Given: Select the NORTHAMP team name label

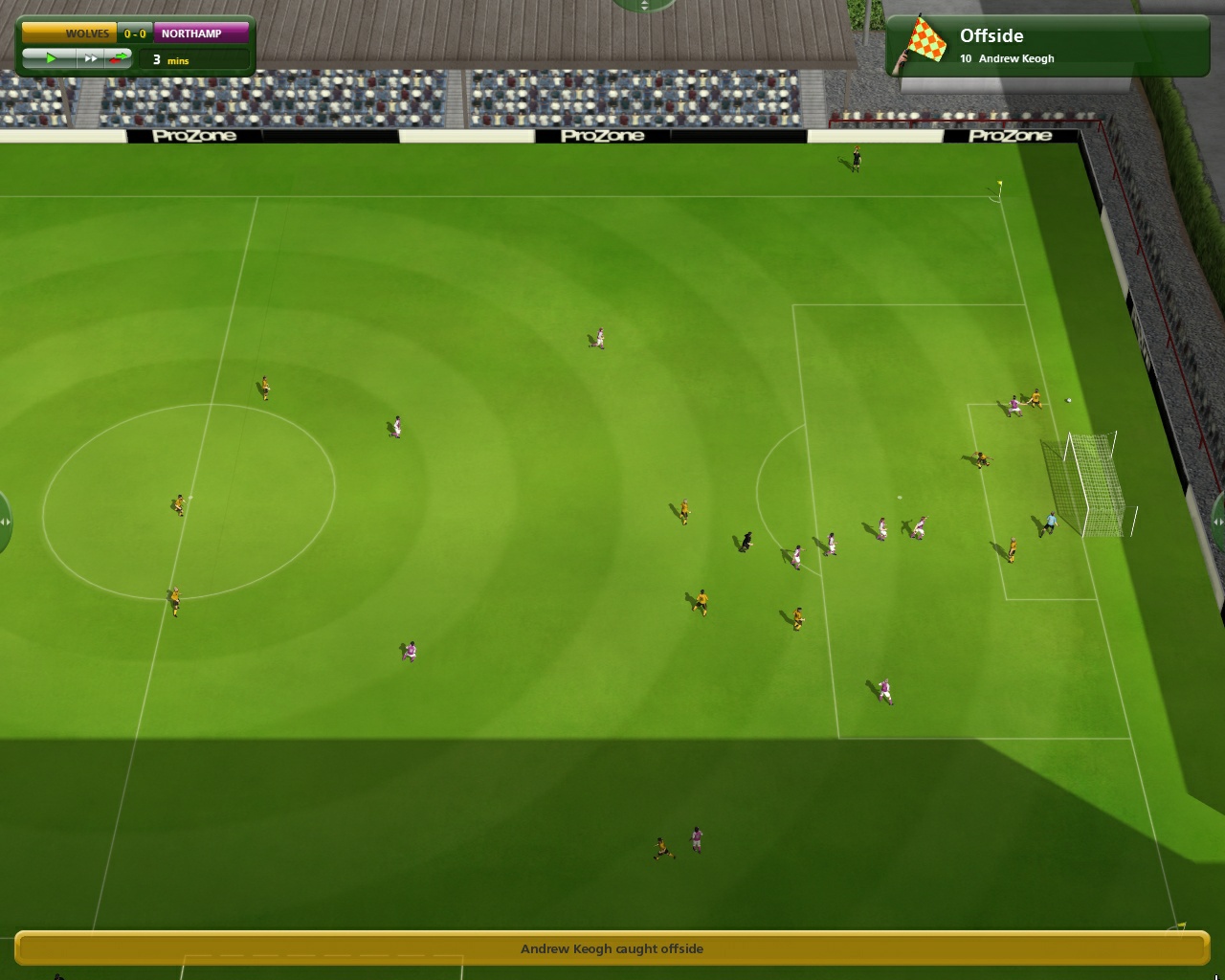Looking at the screenshot, I should point(190,32).
